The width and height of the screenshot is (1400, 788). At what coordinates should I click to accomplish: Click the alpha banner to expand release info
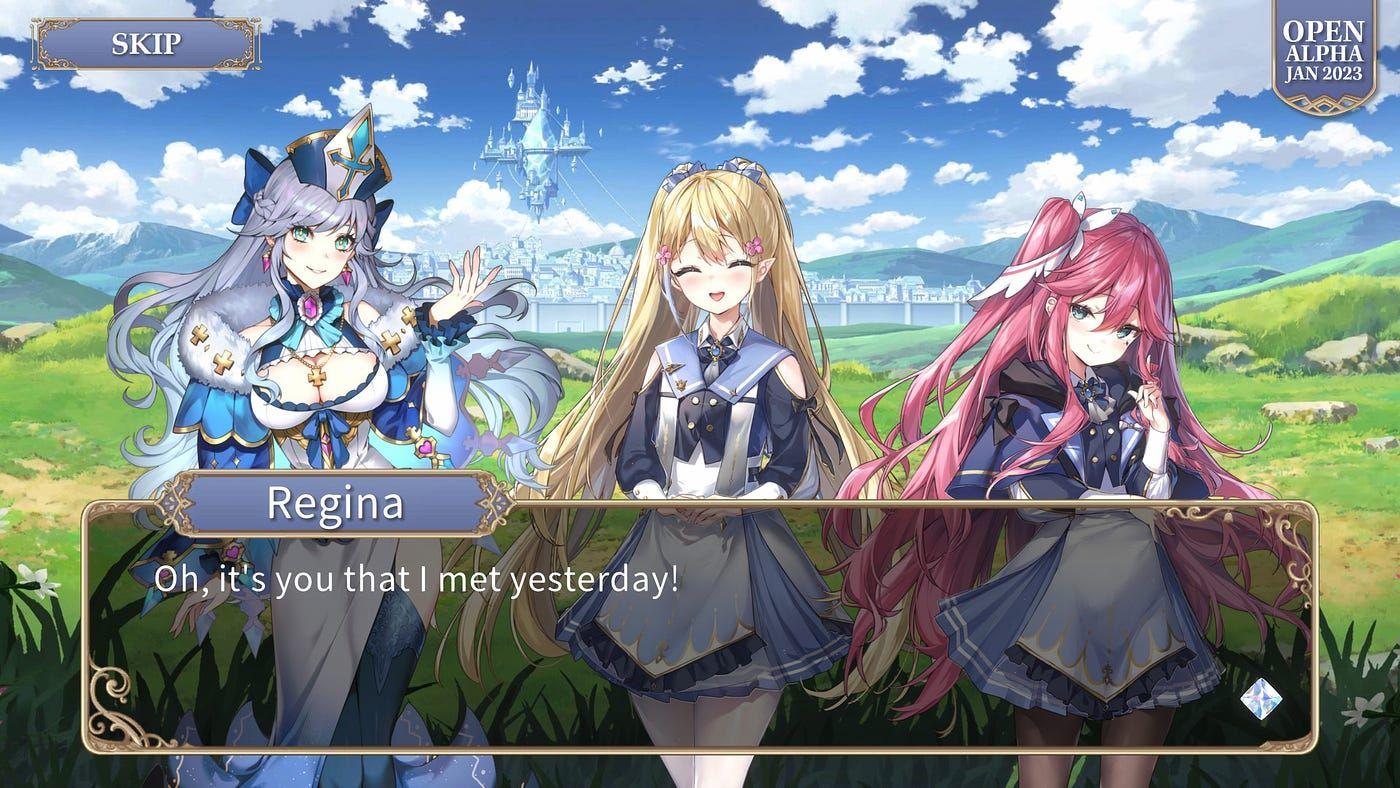[x=1322, y=48]
